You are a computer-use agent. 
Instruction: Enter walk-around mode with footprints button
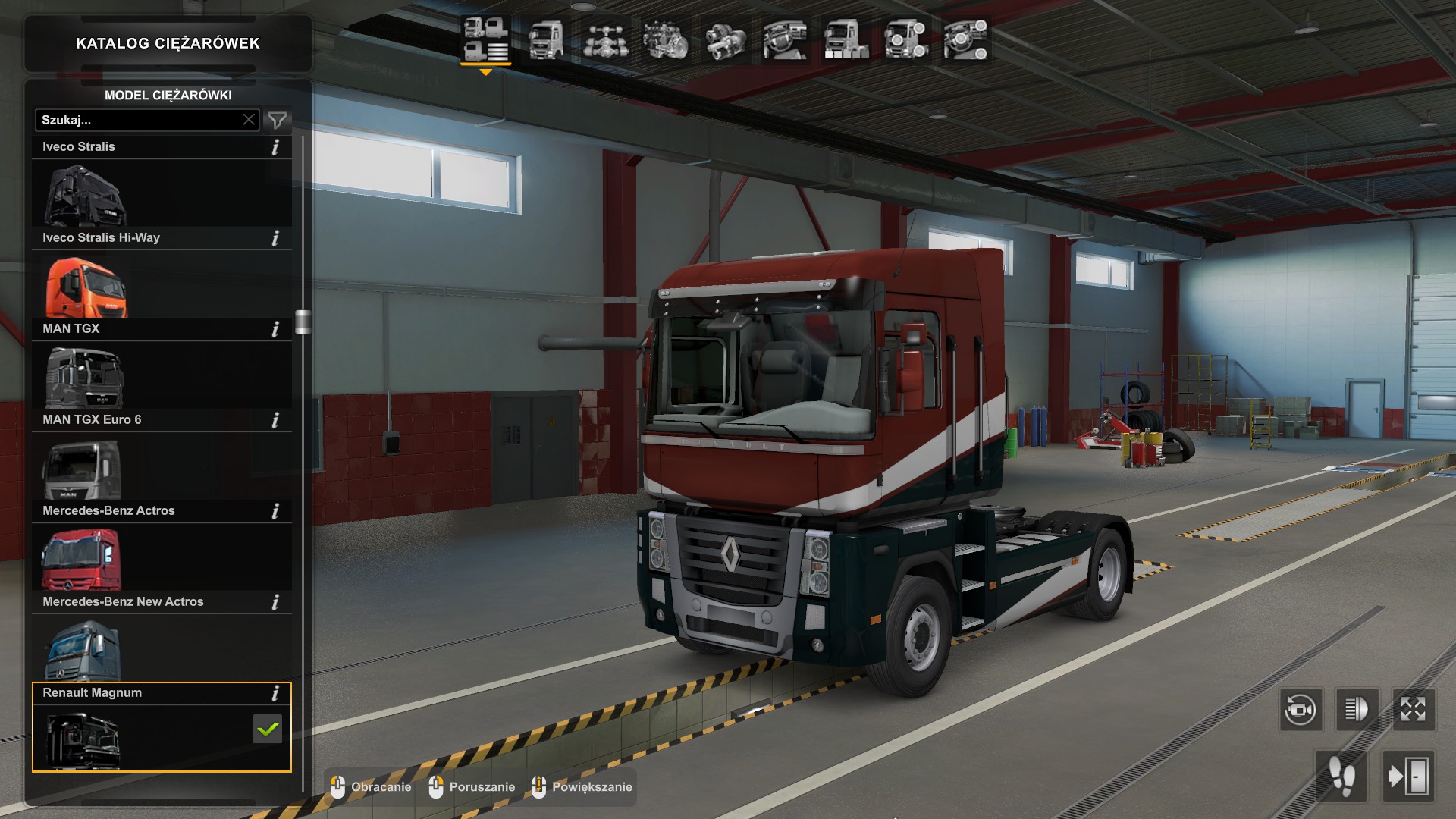click(x=1341, y=777)
